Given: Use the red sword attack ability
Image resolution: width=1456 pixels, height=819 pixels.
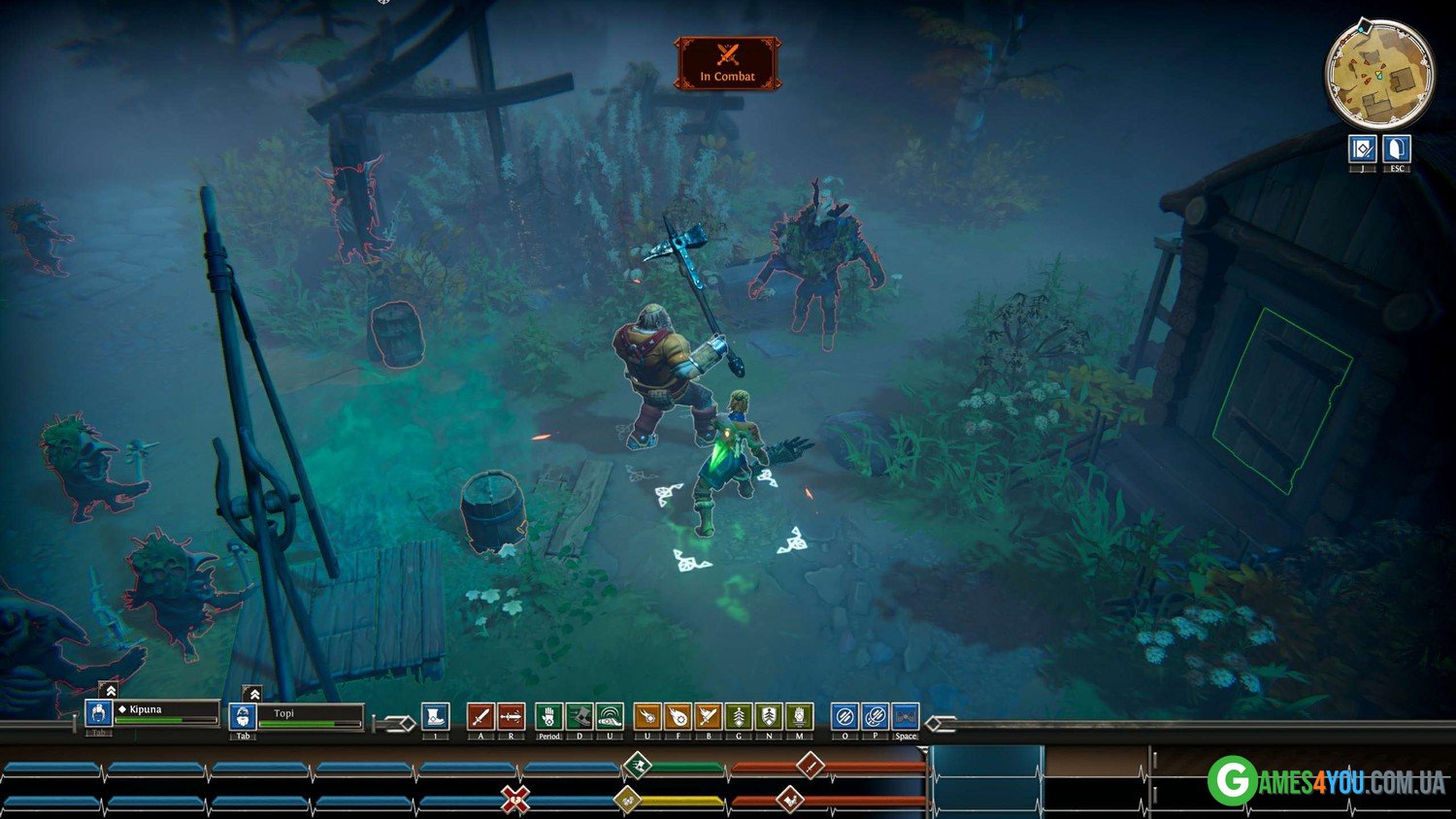Looking at the screenshot, I should [480, 717].
